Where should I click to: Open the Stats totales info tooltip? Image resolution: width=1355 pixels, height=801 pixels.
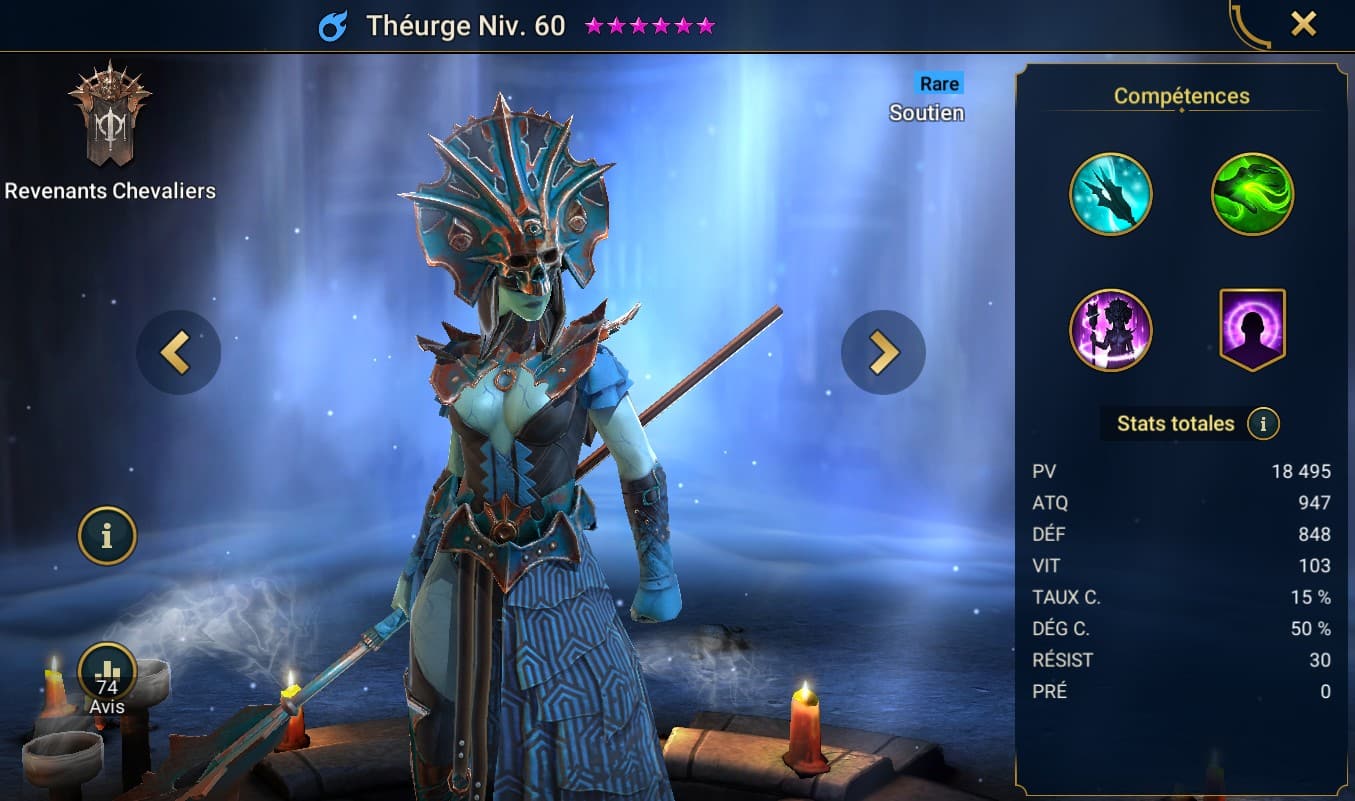[x=1263, y=424]
